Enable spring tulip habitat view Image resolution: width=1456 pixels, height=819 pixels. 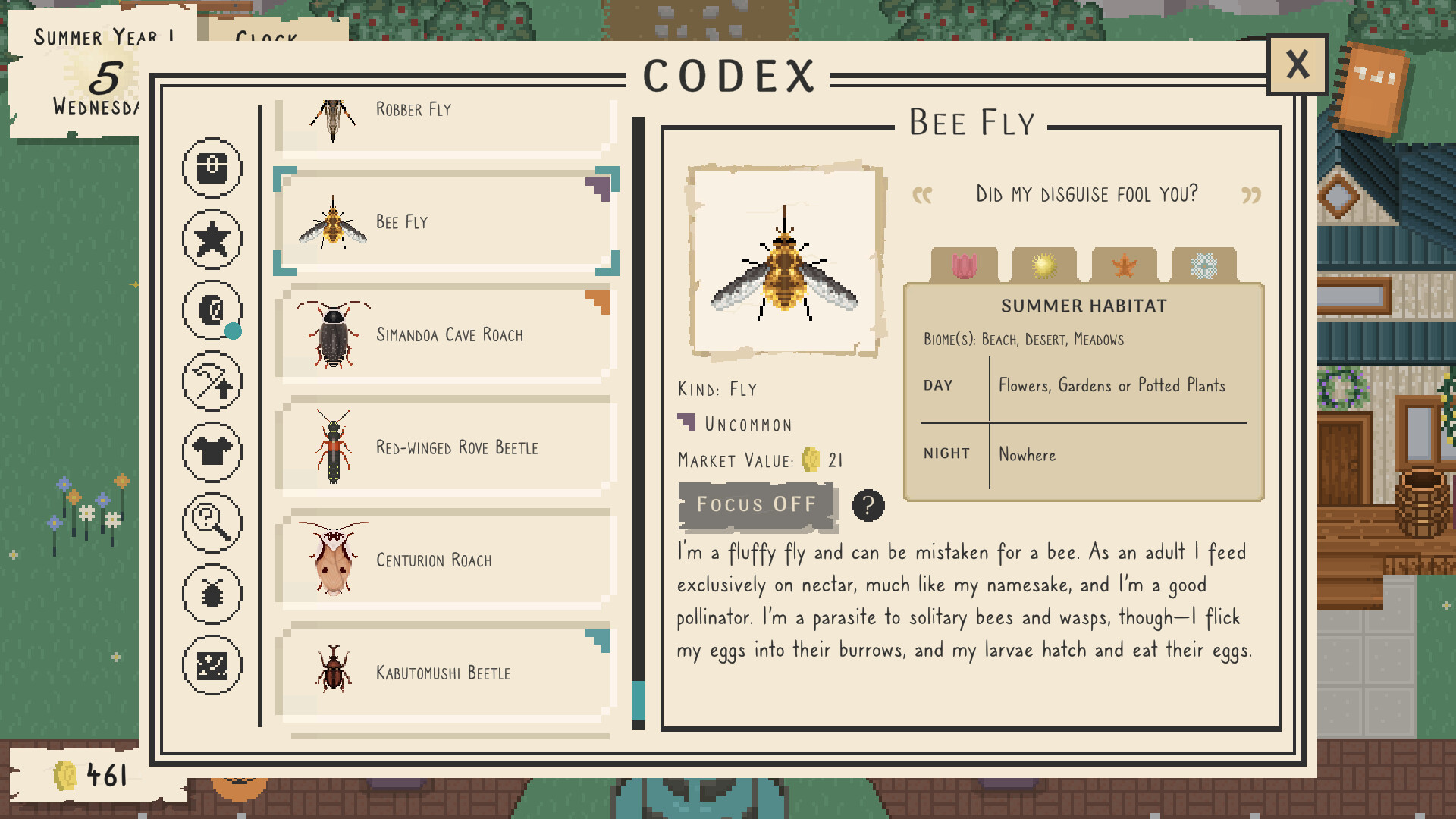pos(964,264)
